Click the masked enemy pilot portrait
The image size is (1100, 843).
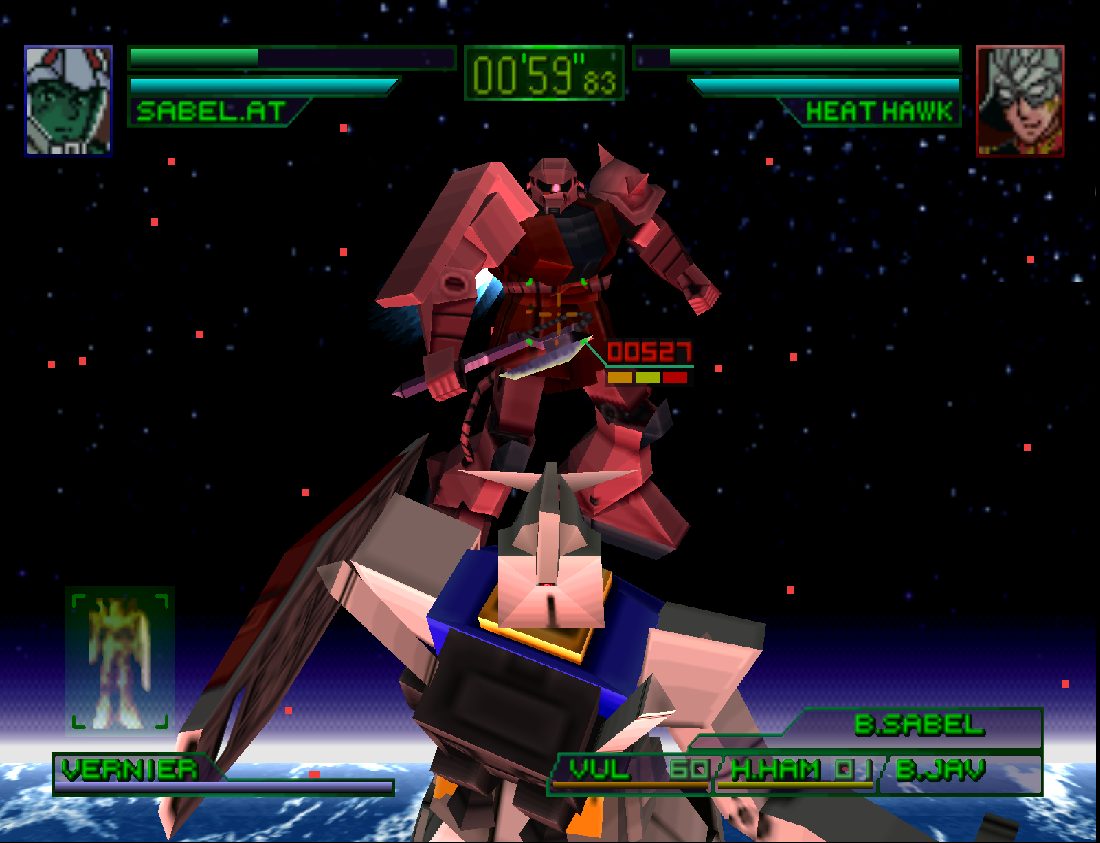point(1020,100)
